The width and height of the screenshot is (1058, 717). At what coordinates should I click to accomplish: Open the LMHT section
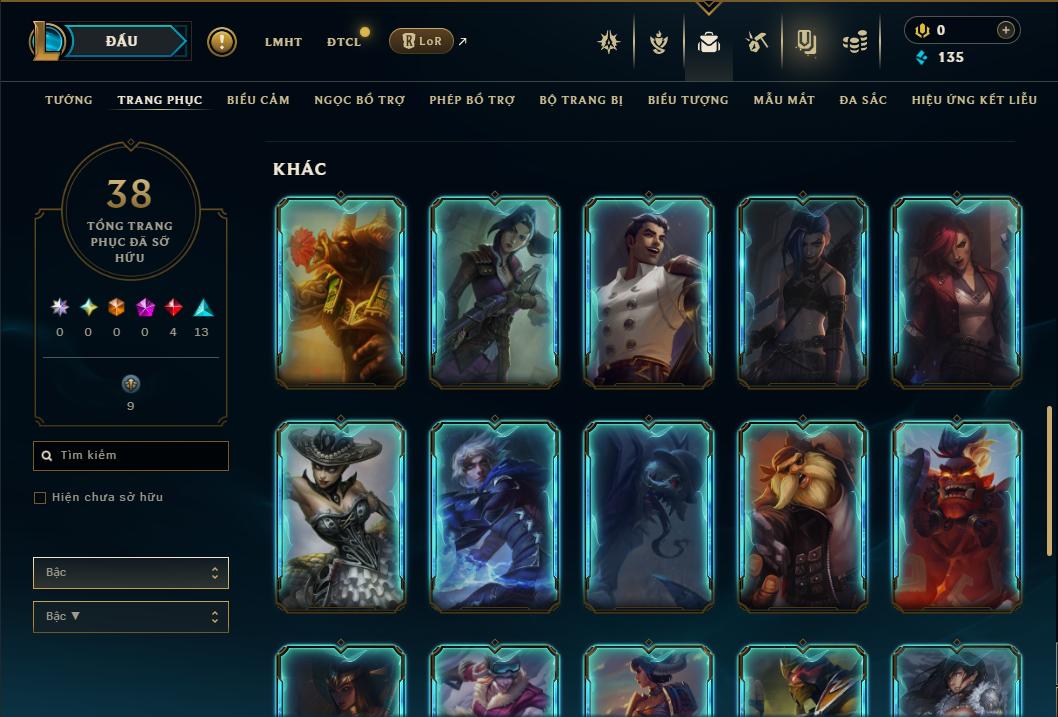tap(283, 42)
